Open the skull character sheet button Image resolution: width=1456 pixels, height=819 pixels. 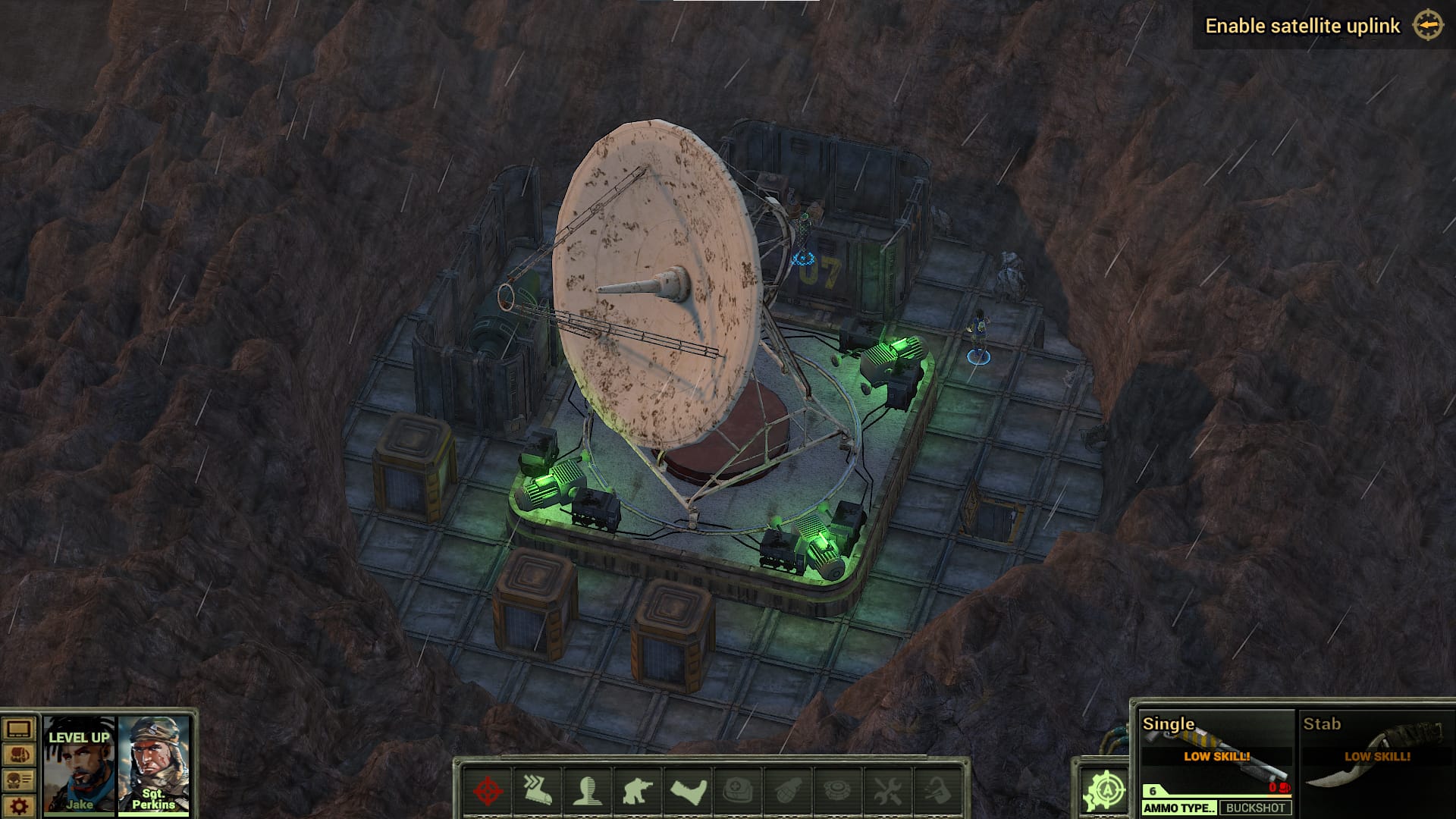click(18, 780)
